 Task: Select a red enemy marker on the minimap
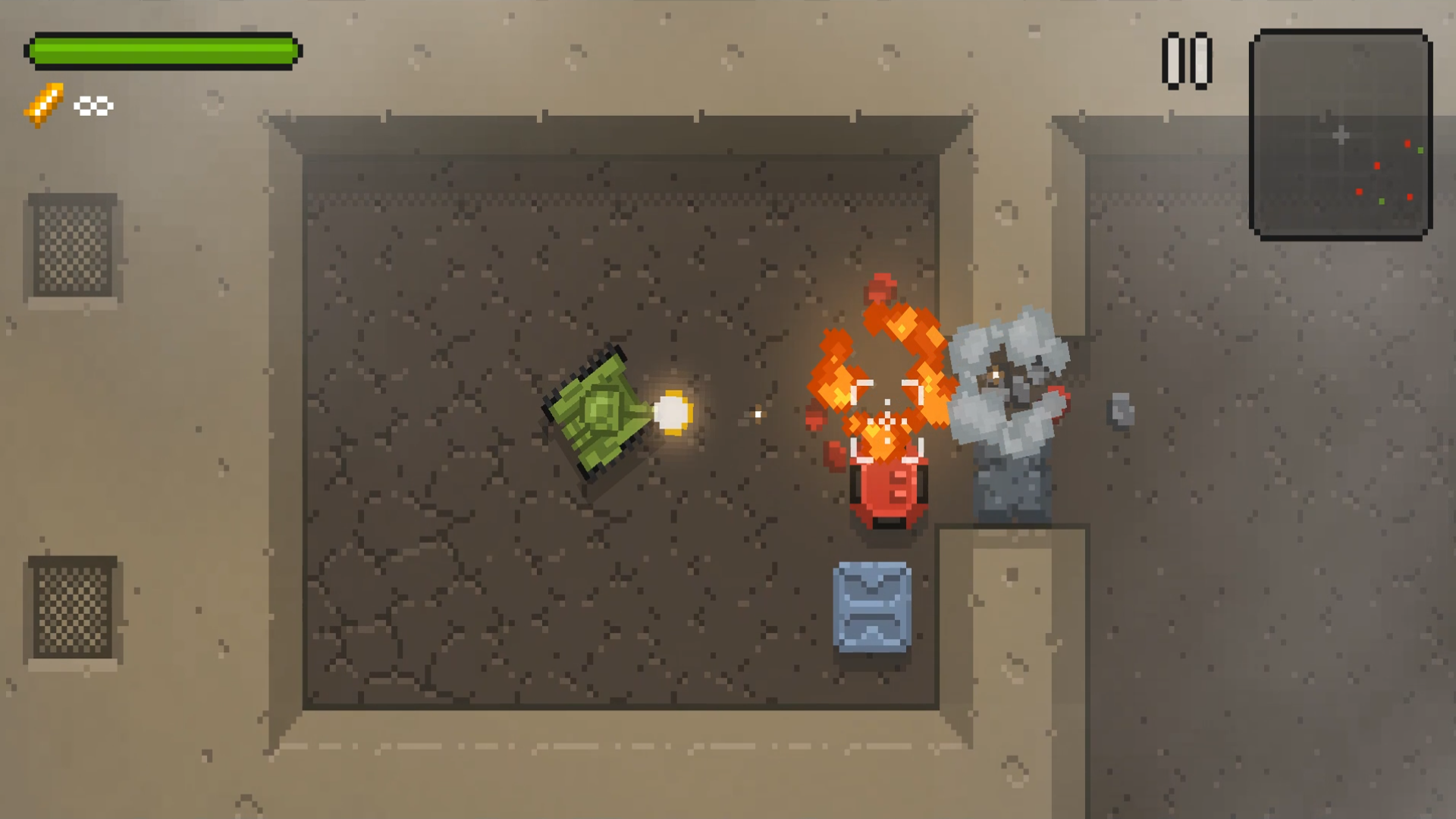click(1407, 144)
